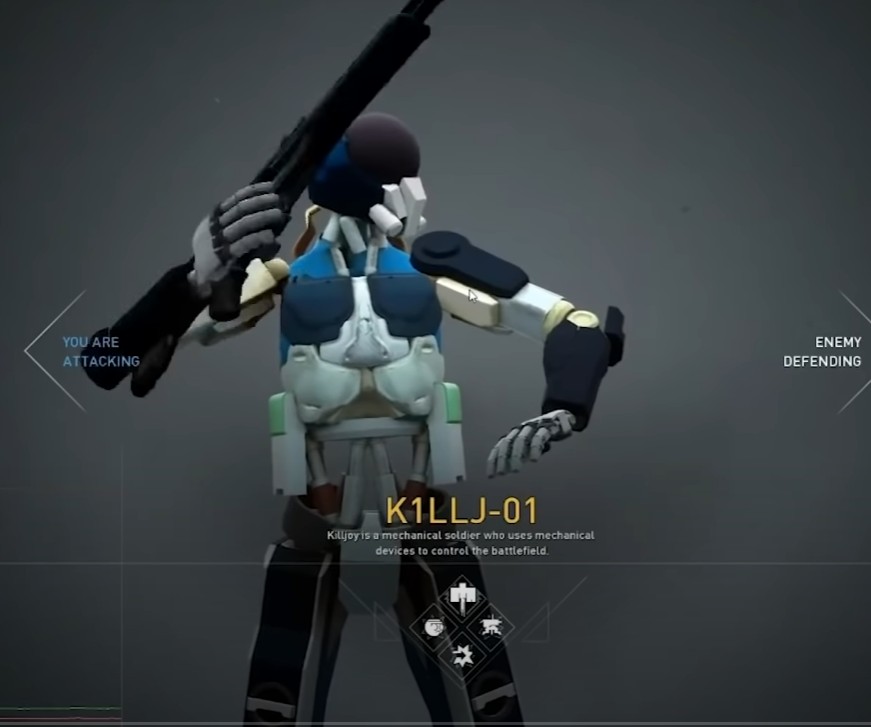
Task: Choose the round Alarmbot ability icon
Action: [433, 627]
